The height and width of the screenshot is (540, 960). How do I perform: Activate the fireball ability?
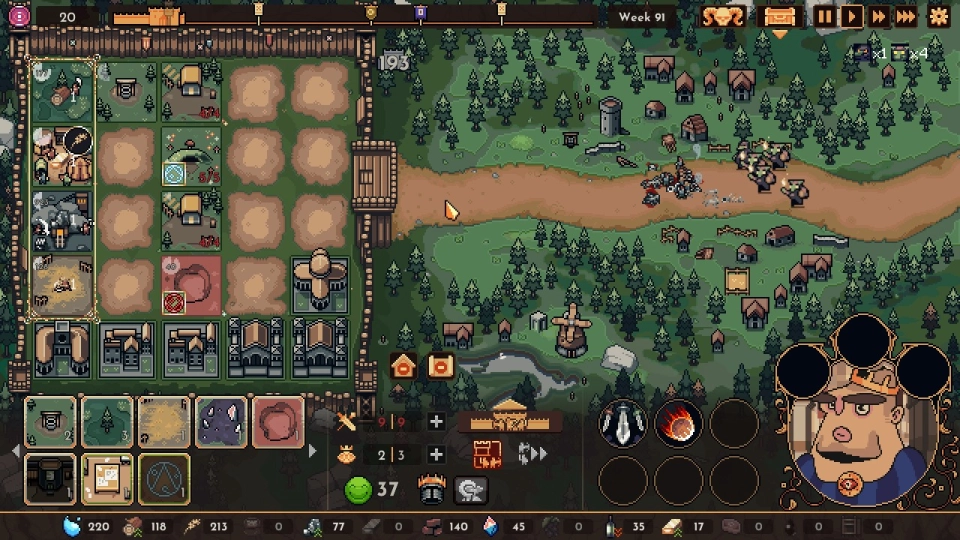pos(678,424)
